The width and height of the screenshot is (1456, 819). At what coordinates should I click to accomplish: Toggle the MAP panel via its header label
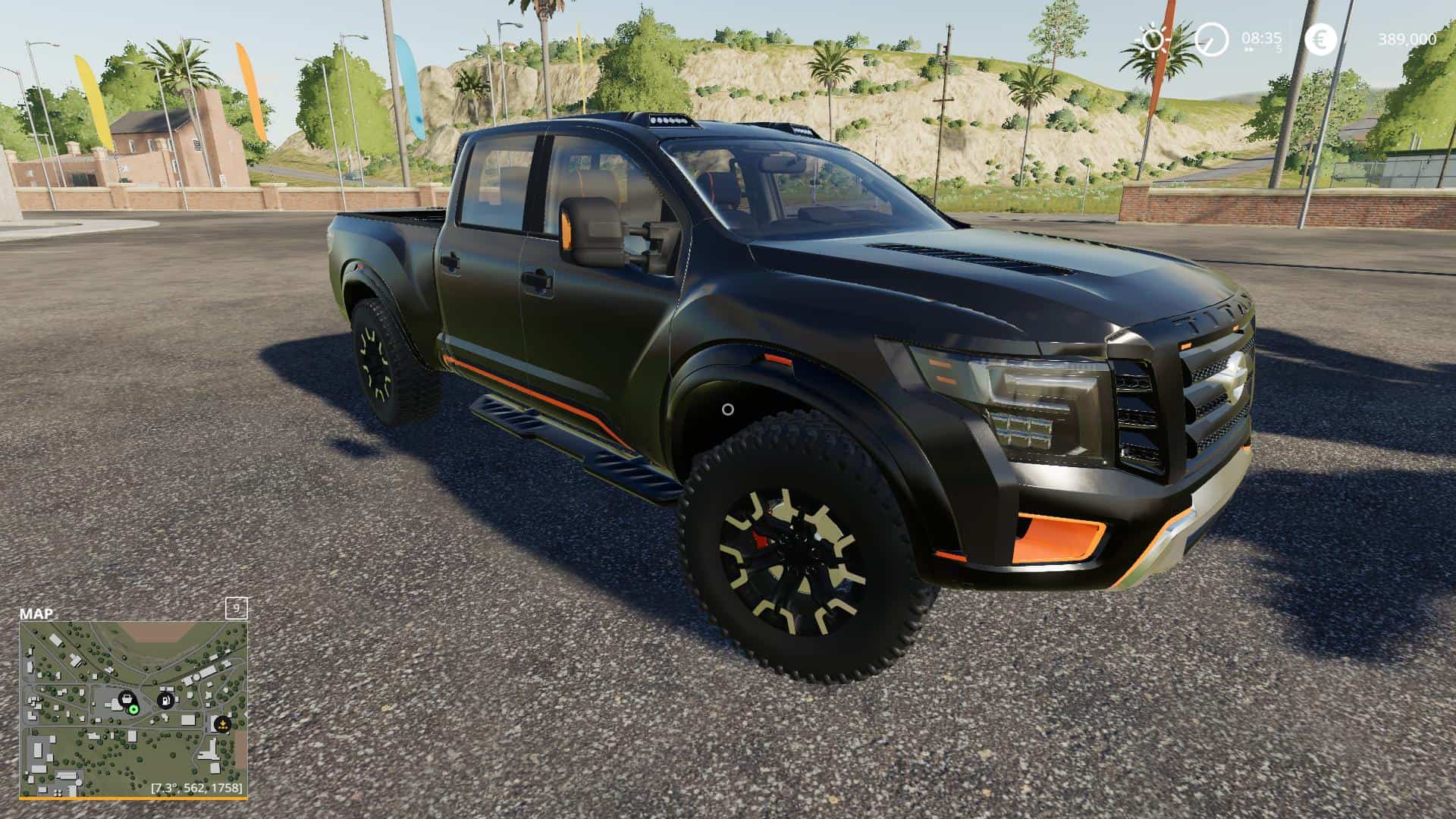point(36,612)
